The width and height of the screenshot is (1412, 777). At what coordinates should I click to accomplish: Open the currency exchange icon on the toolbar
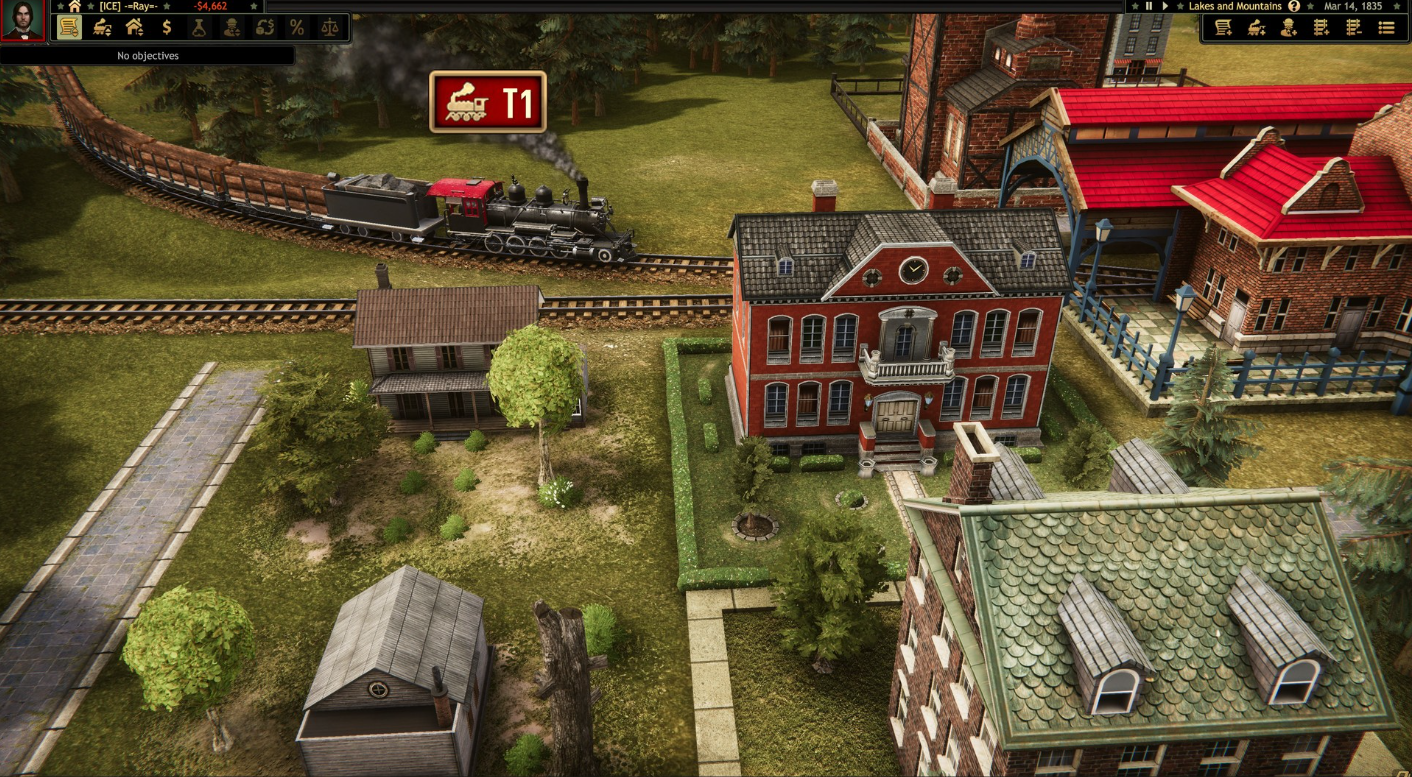tap(264, 27)
